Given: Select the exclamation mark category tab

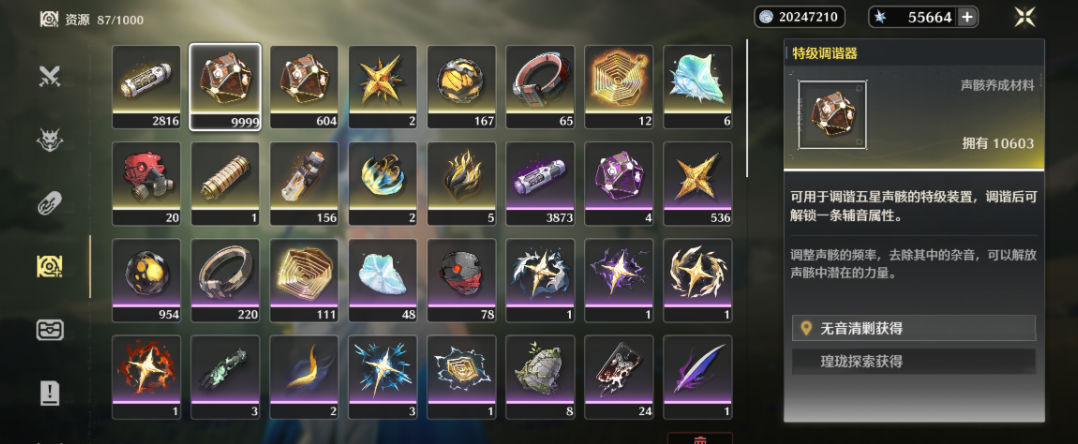Looking at the screenshot, I should tap(50, 393).
